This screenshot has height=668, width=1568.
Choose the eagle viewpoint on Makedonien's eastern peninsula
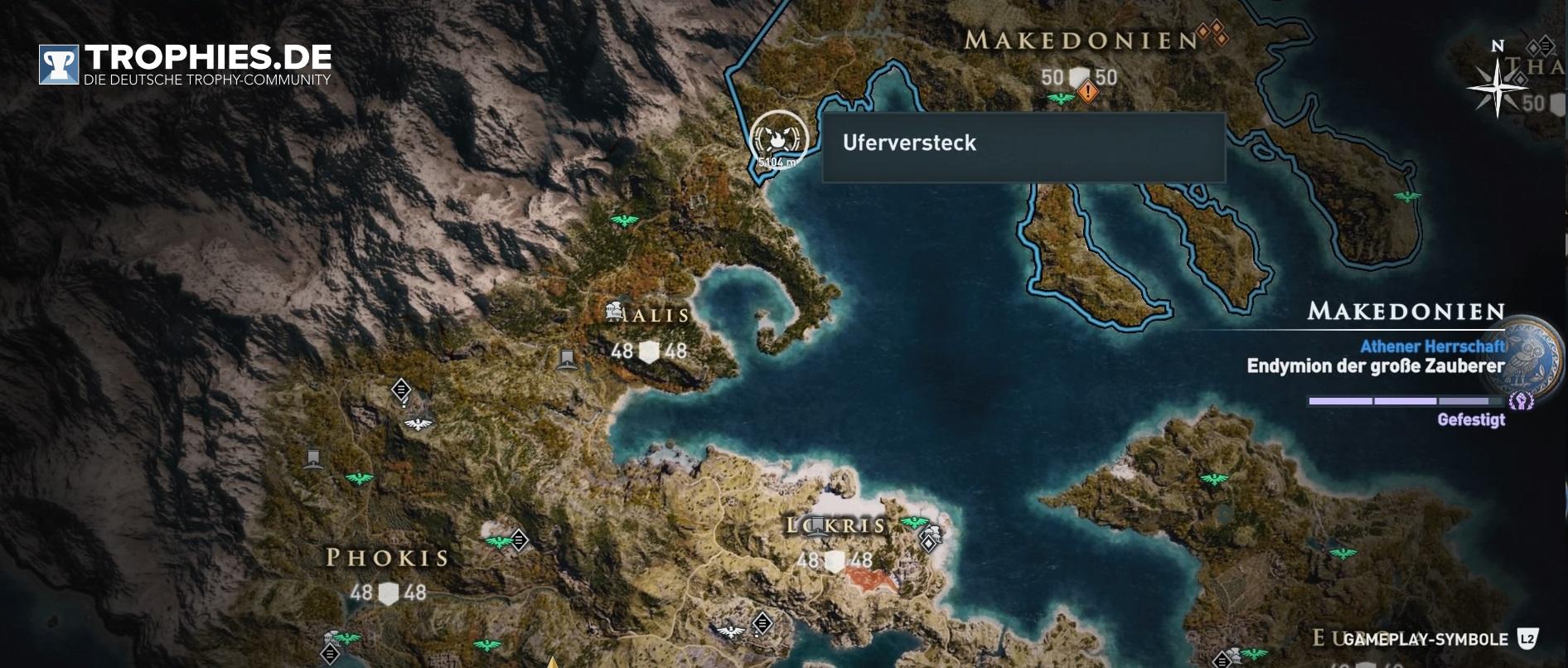[x=1406, y=196]
